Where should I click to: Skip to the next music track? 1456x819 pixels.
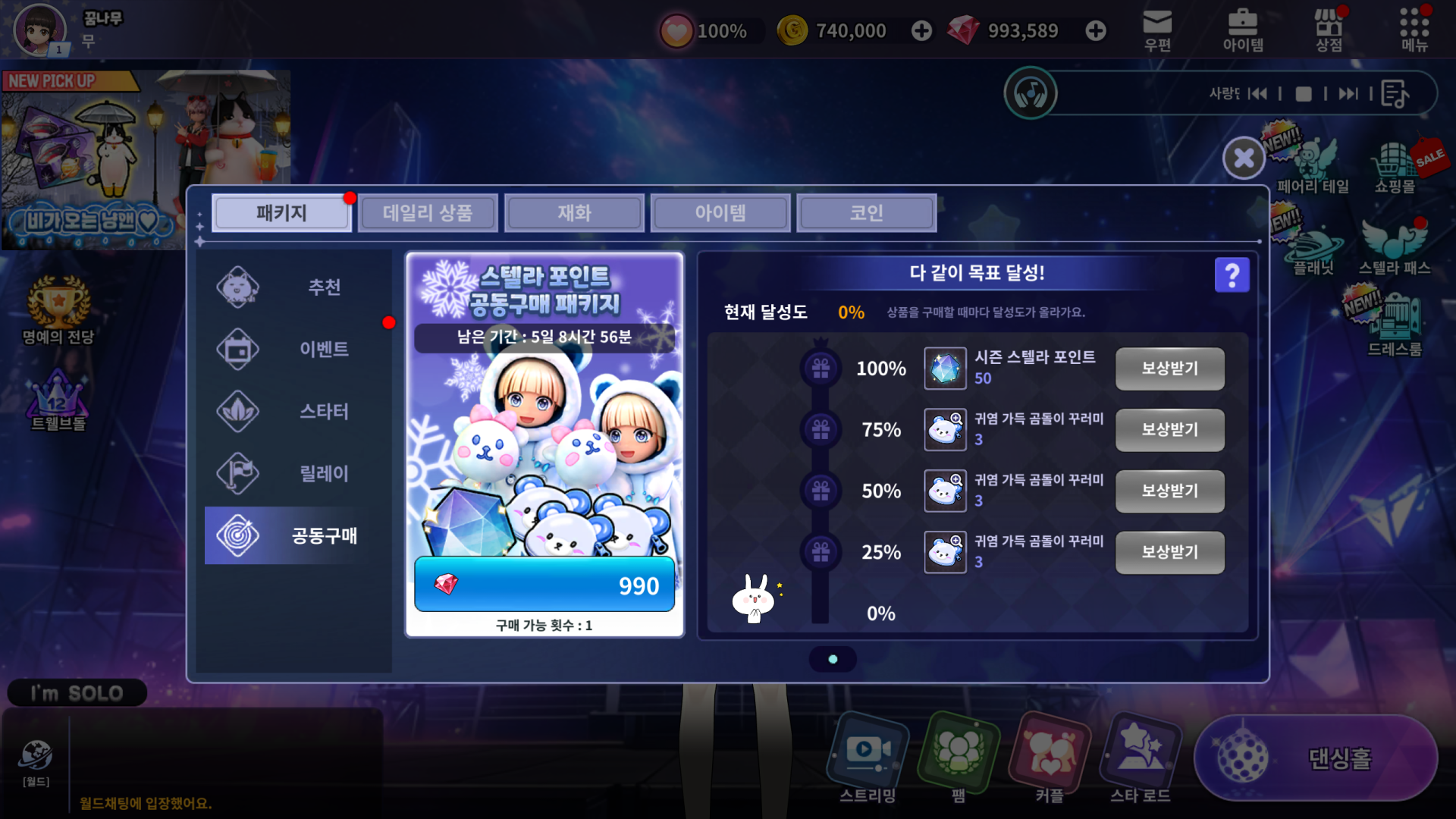click(1348, 94)
